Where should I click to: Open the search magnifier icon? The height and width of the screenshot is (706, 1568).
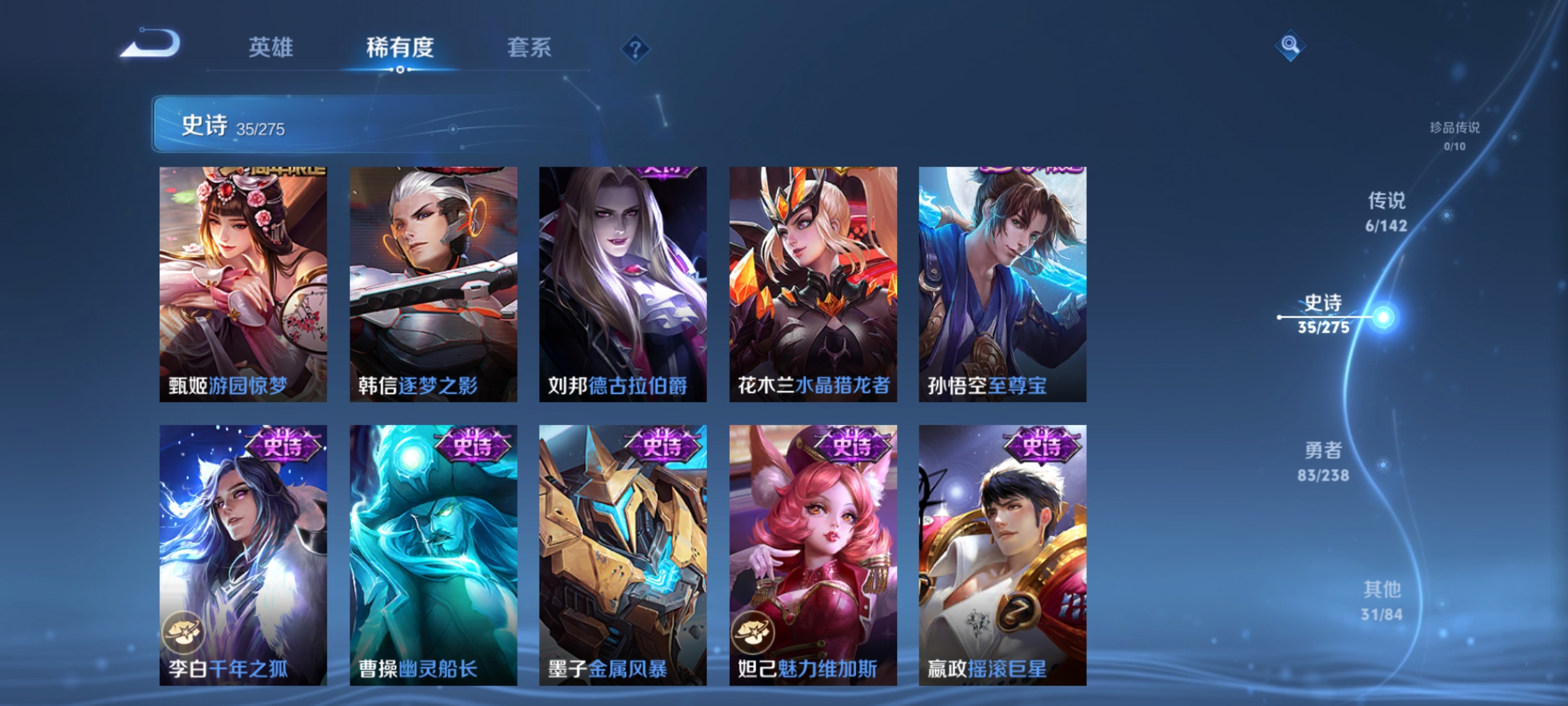pyautogui.click(x=1290, y=46)
